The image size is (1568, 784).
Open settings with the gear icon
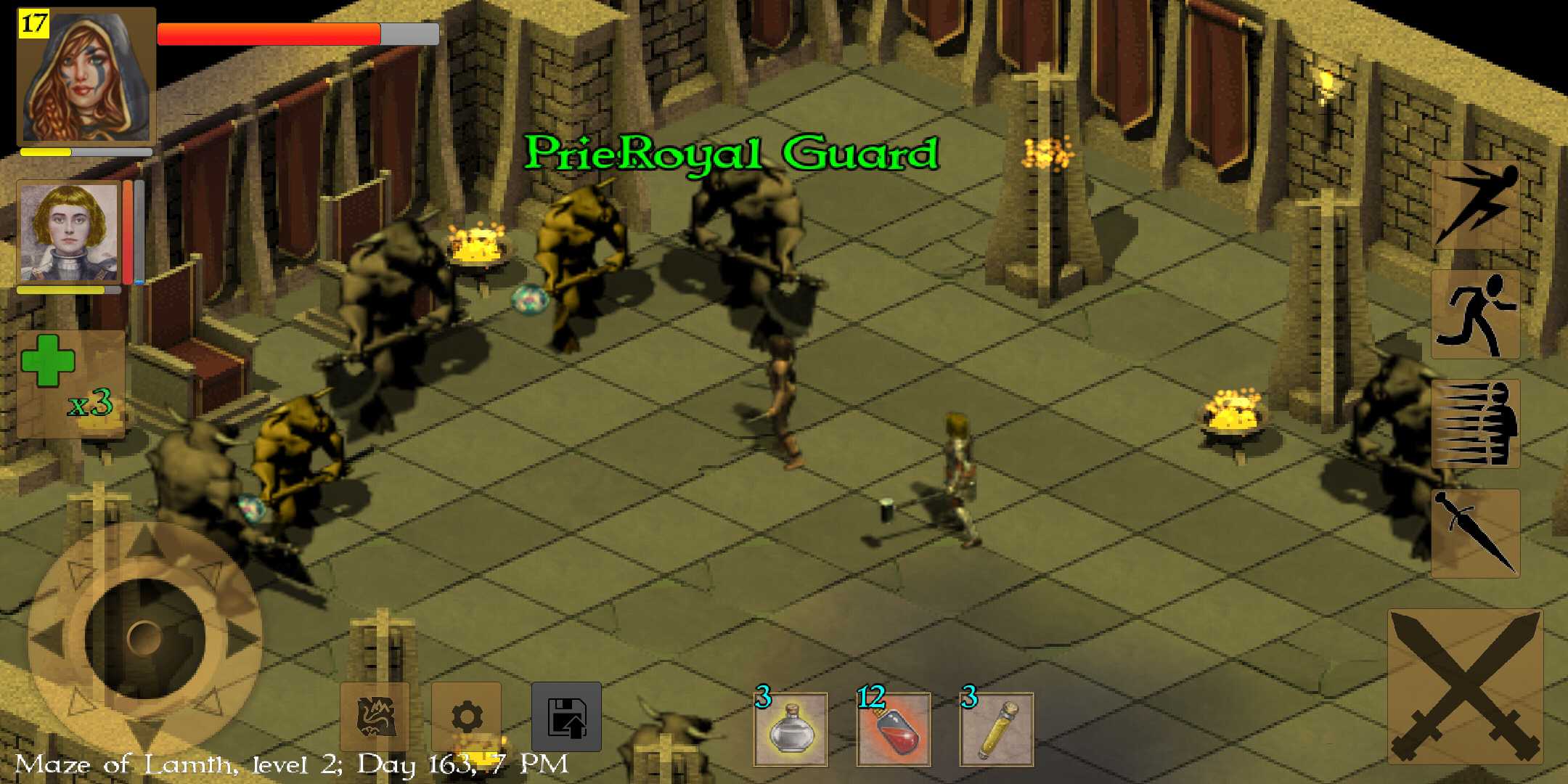466,716
